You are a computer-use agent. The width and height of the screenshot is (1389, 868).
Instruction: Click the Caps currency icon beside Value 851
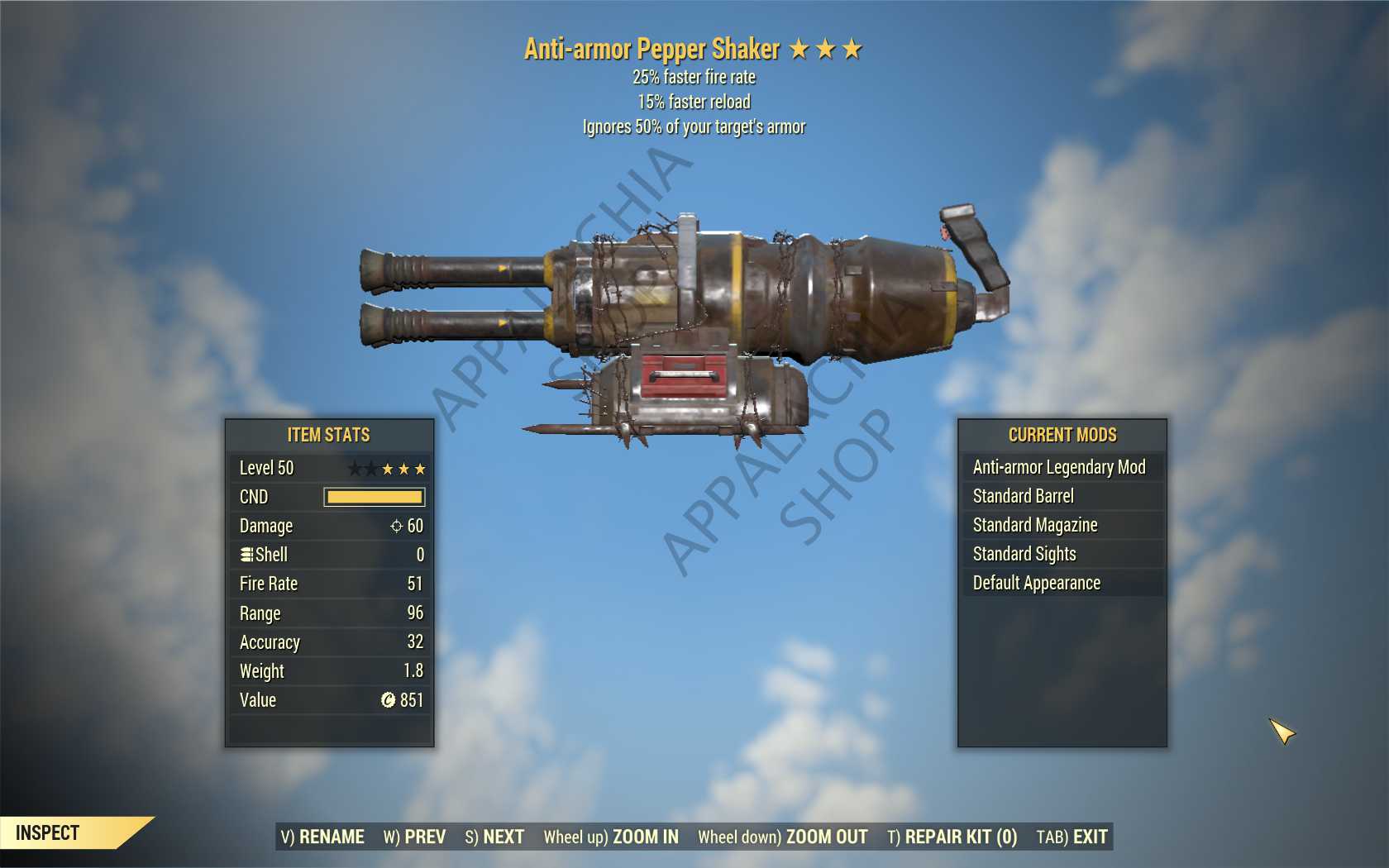coord(387,700)
